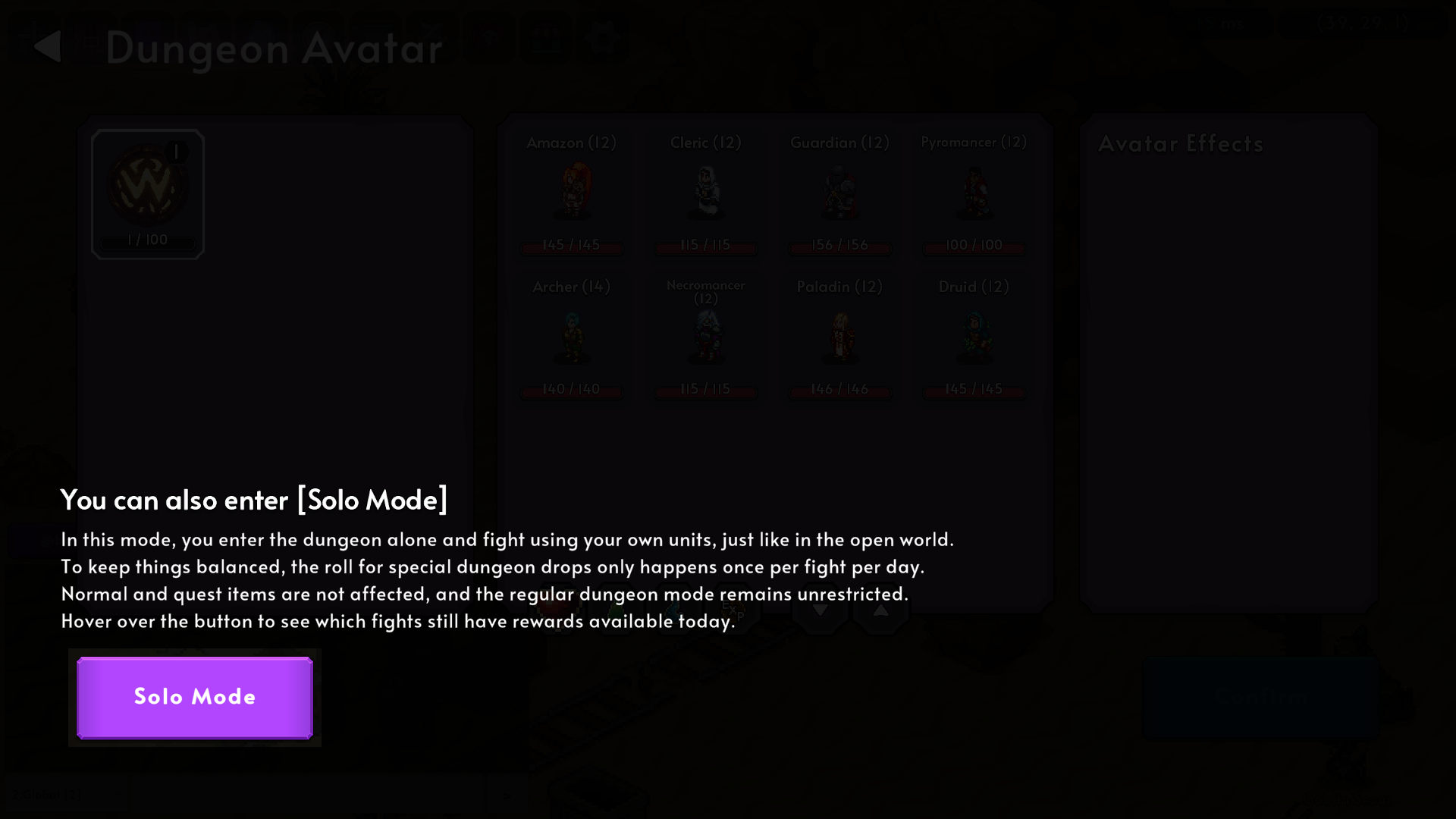Pick the Necromancer unit card
Viewport: 1456px width, 819px height.
(x=705, y=337)
